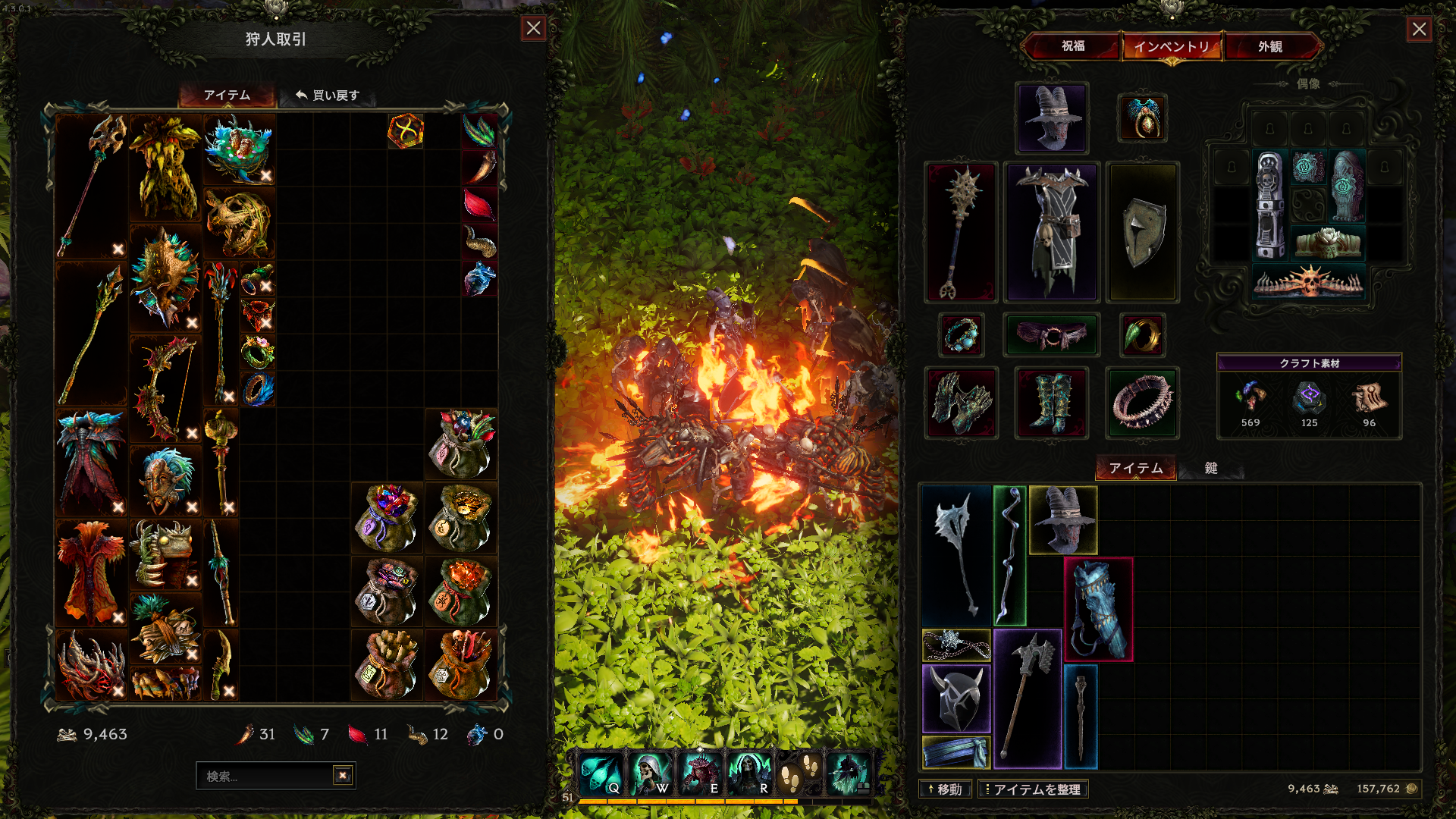
Task: Click the 移動 move button
Action: click(945, 789)
